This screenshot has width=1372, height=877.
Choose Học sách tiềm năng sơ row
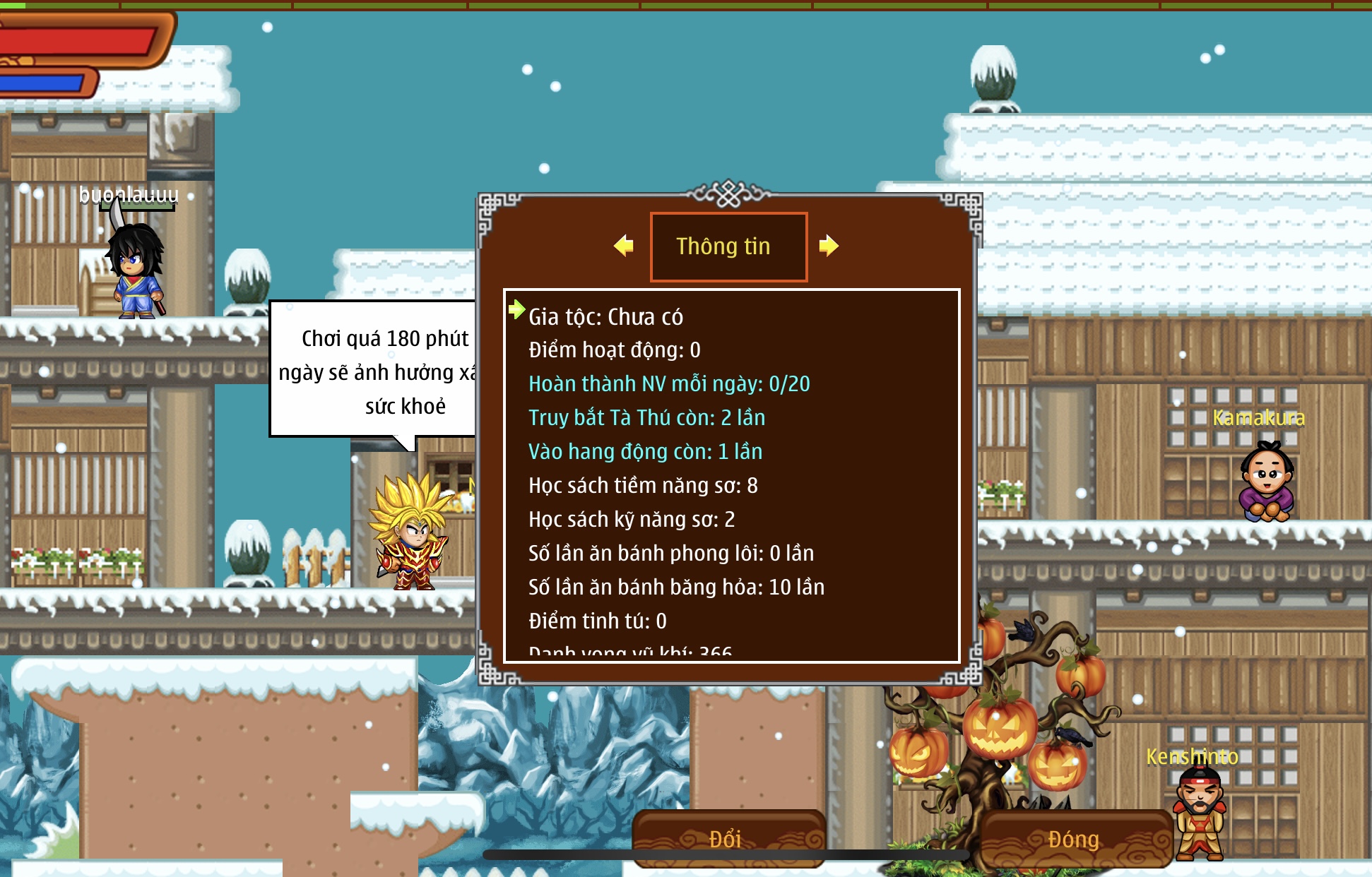click(x=643, y=486)
